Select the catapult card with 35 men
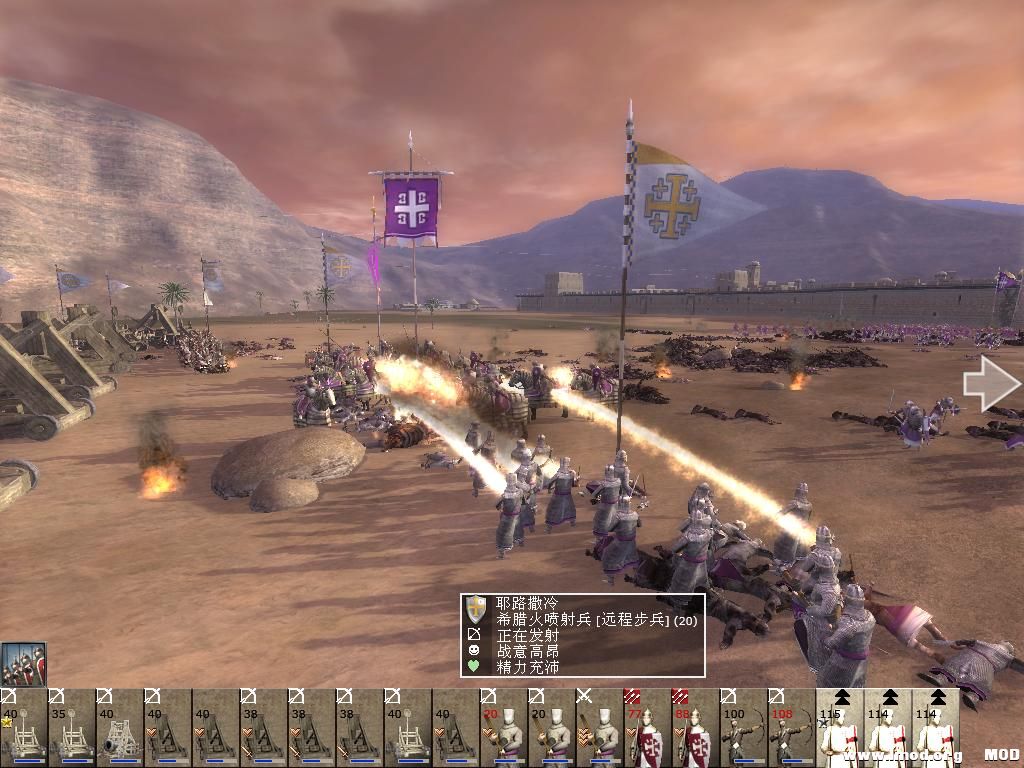 coord(71,728)
